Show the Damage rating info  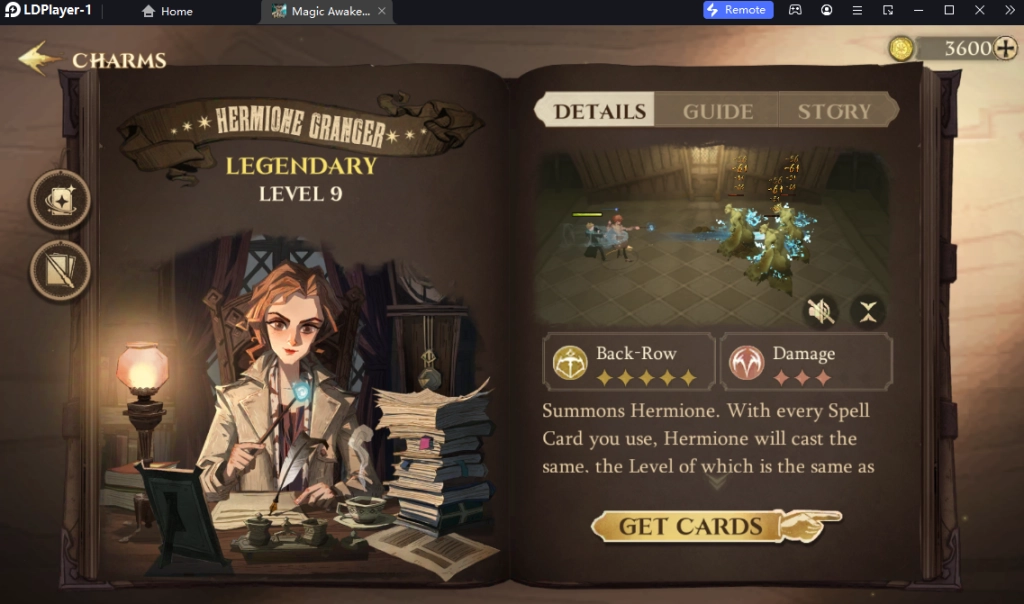(x=806, y=362)
